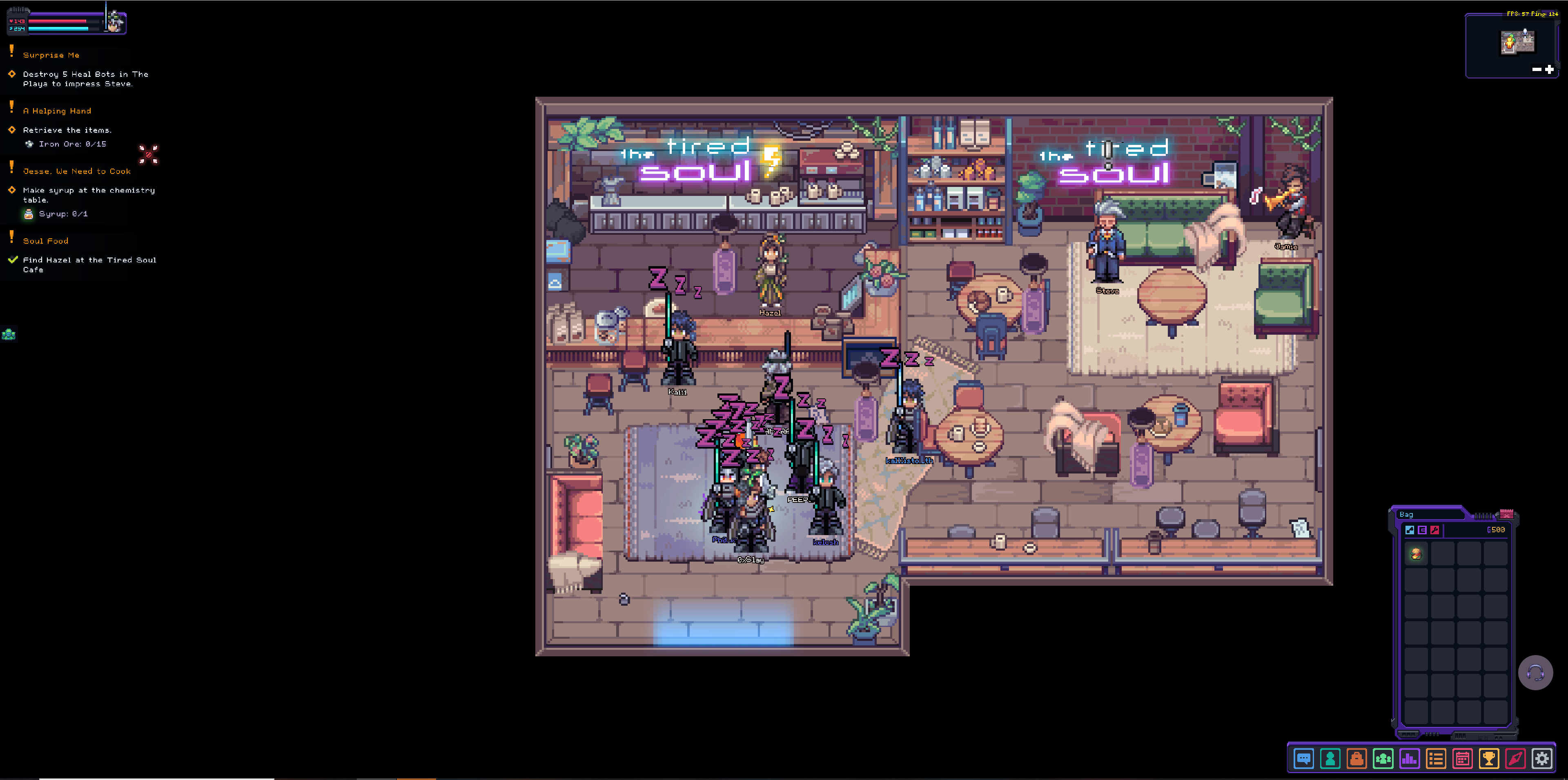Select the Surprise Me quest entry
Viewport: 1568px width, 780px height.
51,55
